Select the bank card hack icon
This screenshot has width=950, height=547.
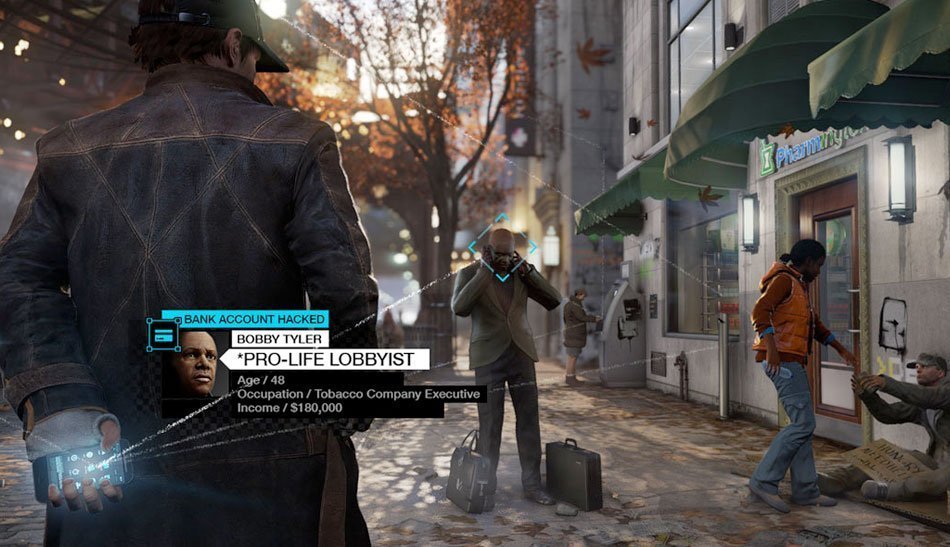162,336
